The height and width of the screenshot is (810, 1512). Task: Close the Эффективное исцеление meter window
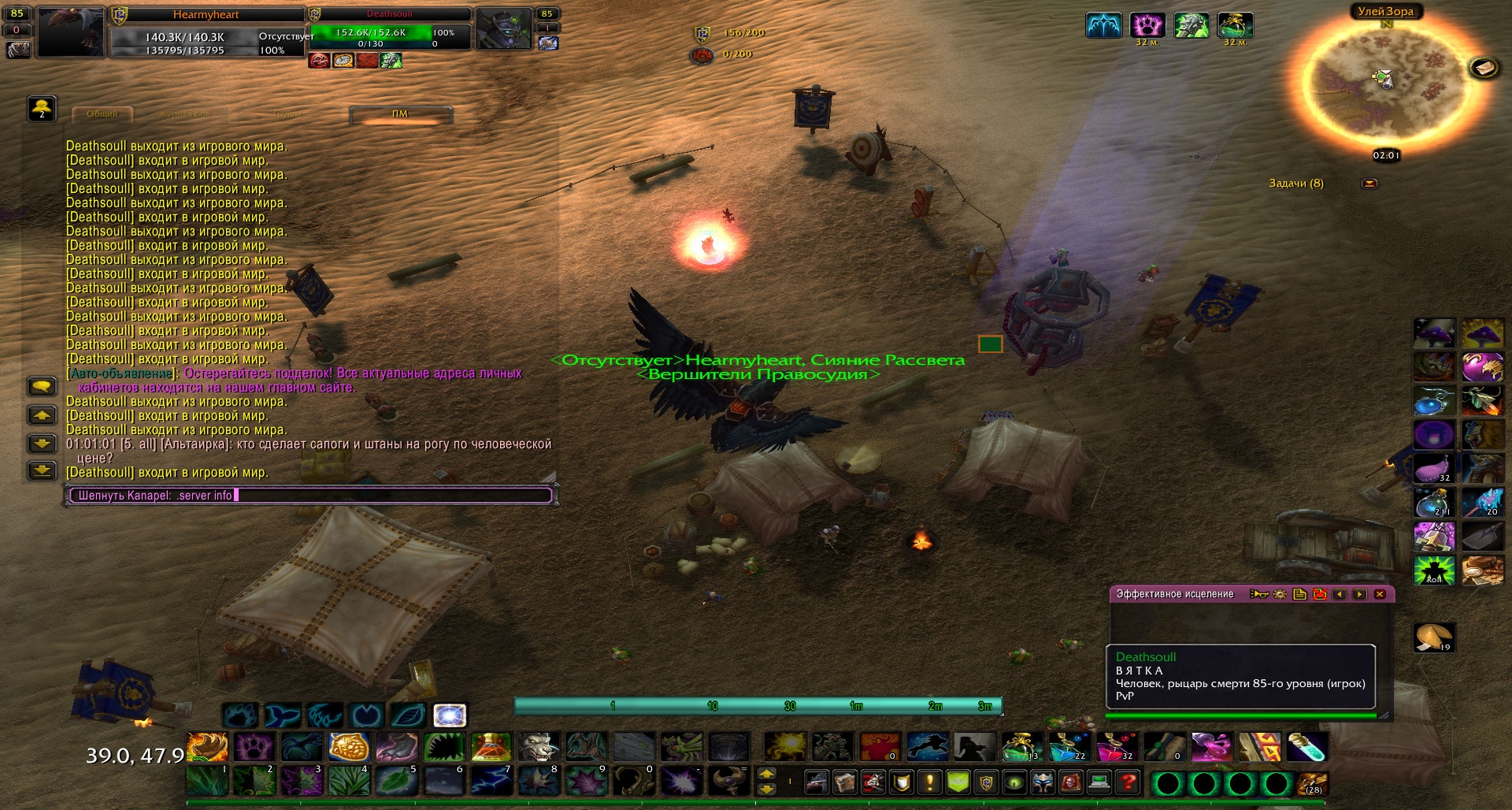pos(1380,594)
